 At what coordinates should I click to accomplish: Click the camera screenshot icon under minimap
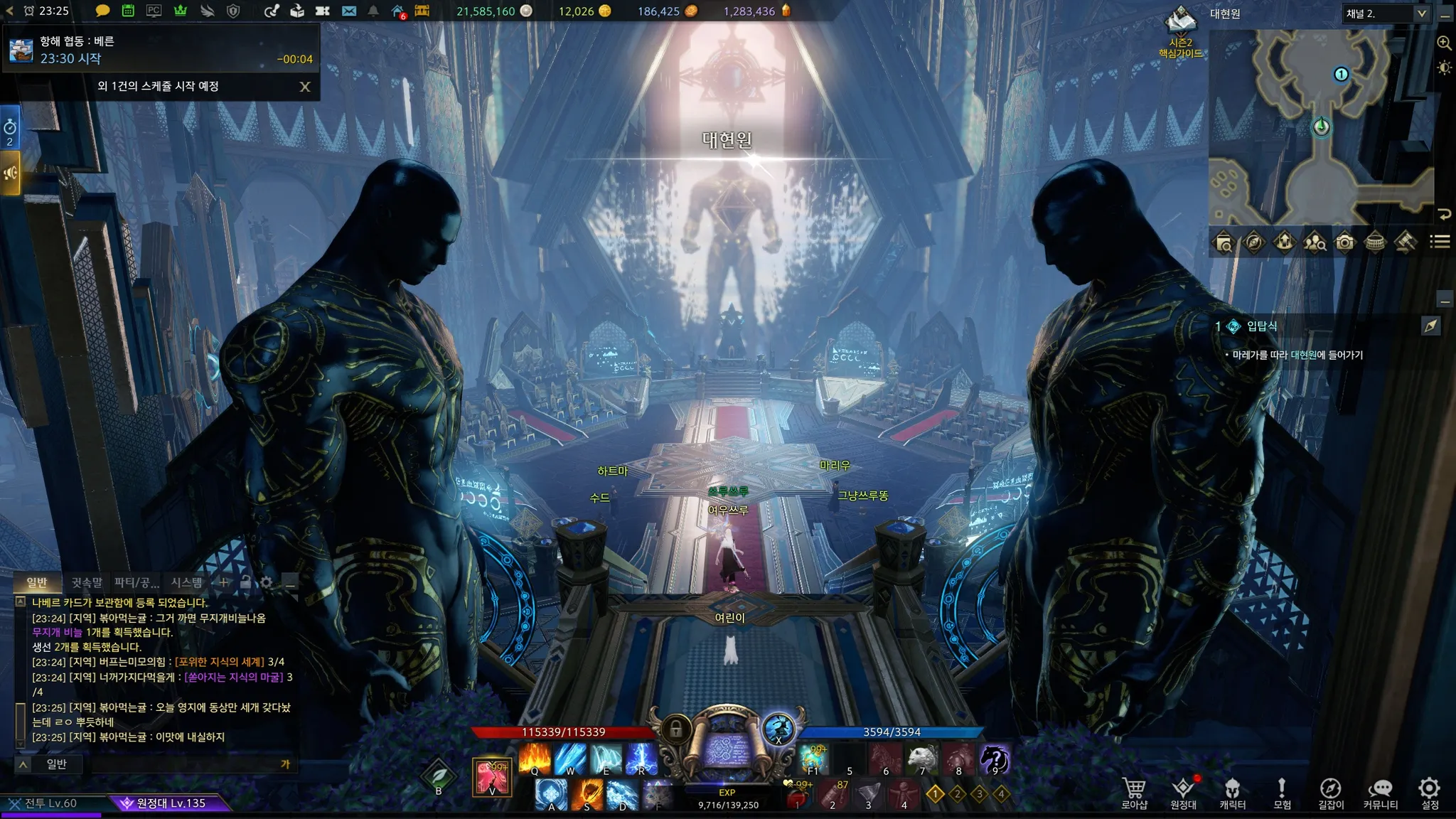pos(1344,242)
